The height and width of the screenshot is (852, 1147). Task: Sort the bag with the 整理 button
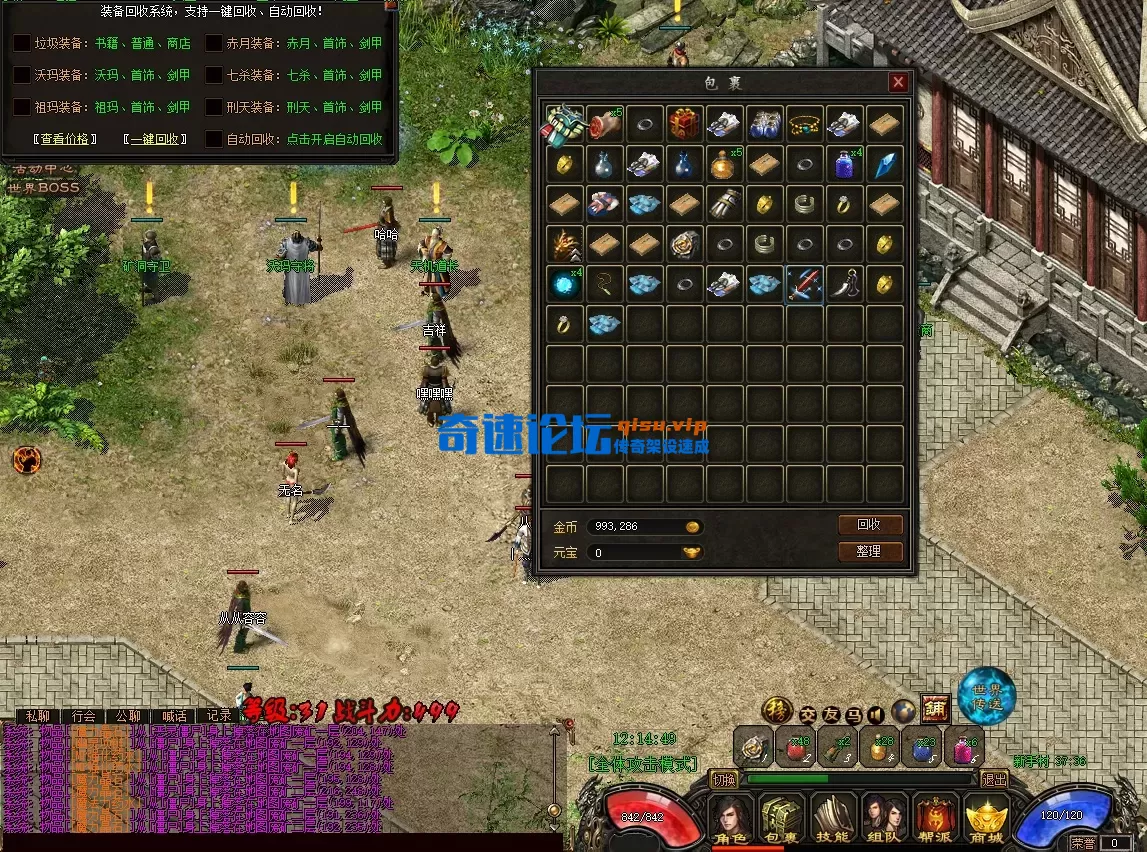pos(869,551)
